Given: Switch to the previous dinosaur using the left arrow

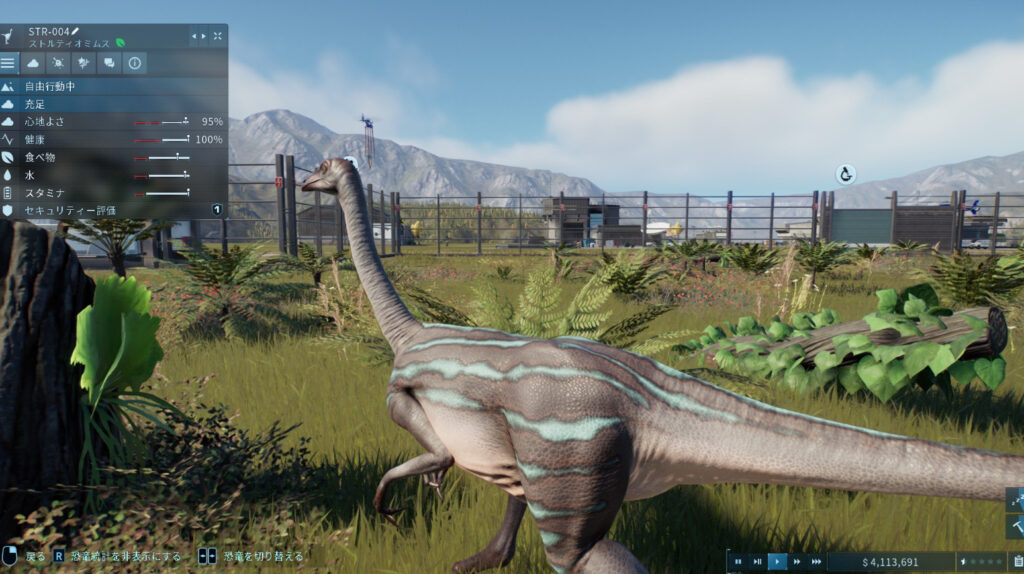Looking at the screenshot, I should (x=194, y=36).
